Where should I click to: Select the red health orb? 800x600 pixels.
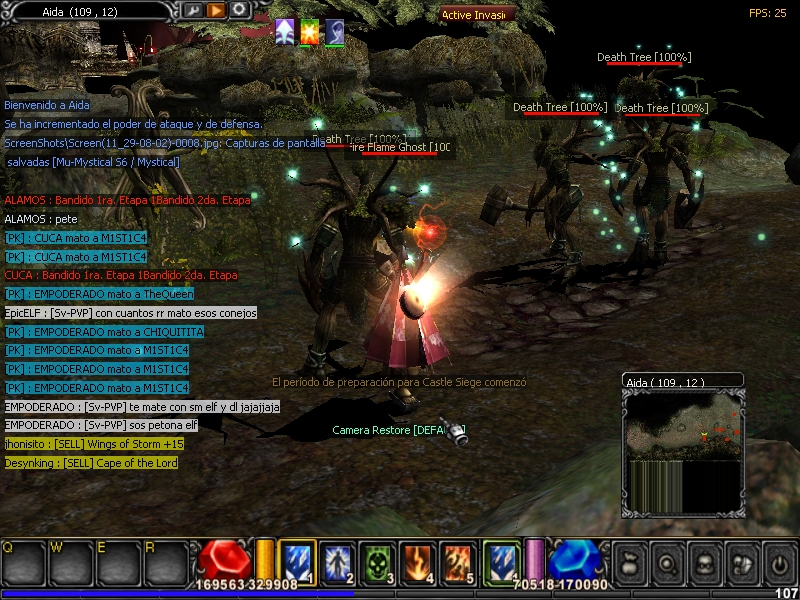[224, 561]
